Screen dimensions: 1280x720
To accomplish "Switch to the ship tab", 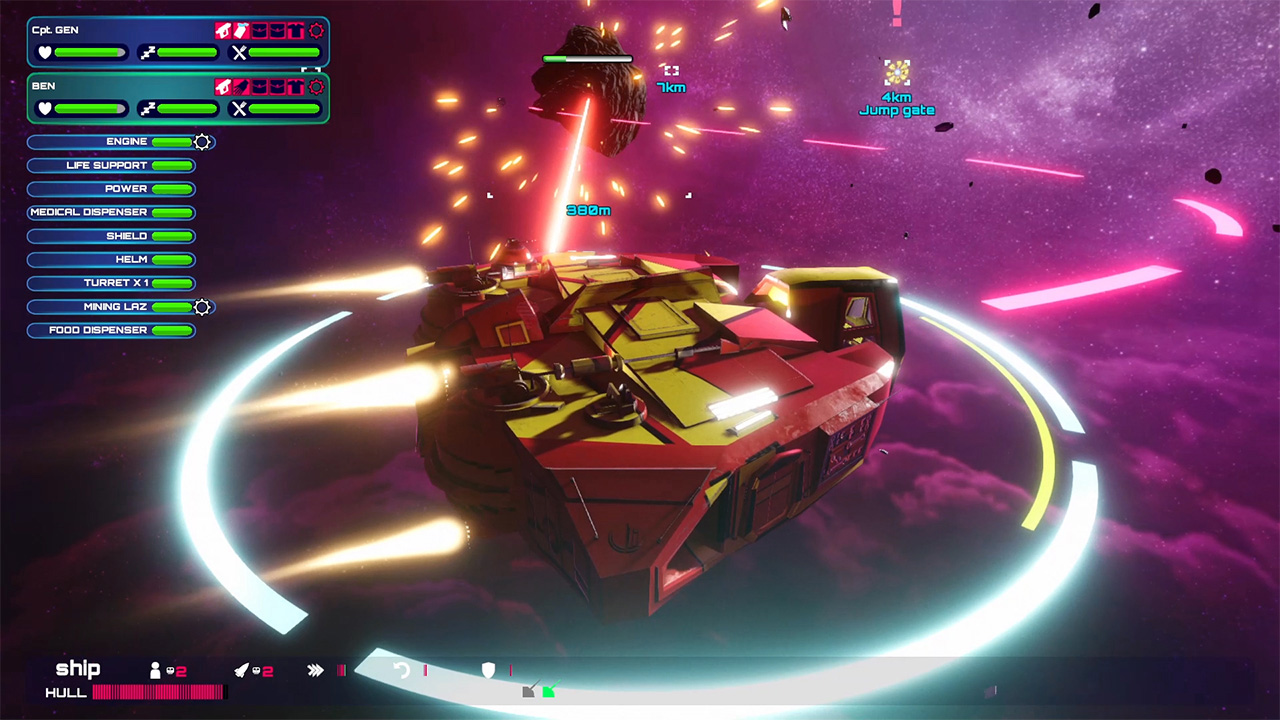I will point(77,669).
